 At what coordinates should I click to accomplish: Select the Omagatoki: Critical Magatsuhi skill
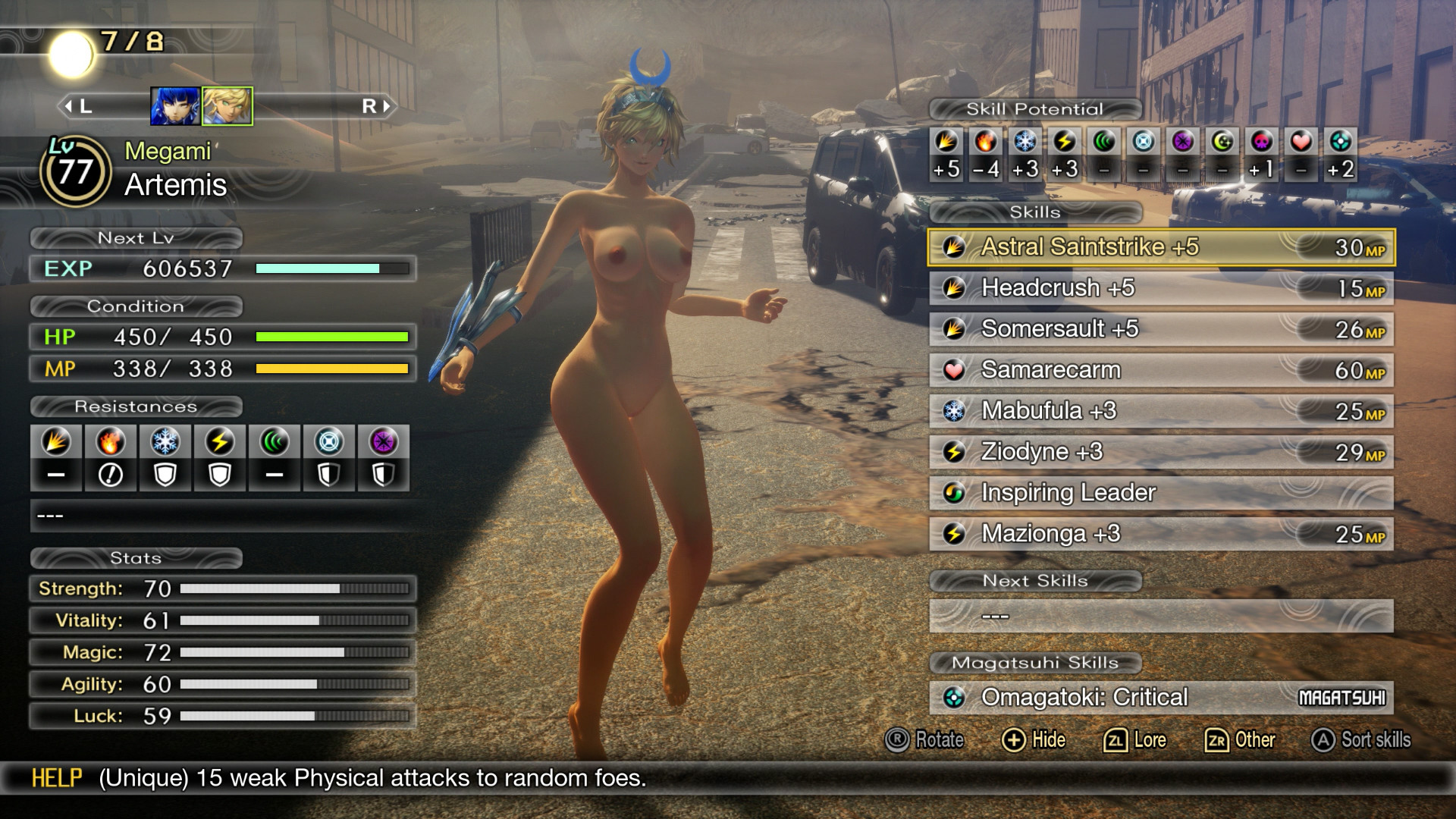1160,698
